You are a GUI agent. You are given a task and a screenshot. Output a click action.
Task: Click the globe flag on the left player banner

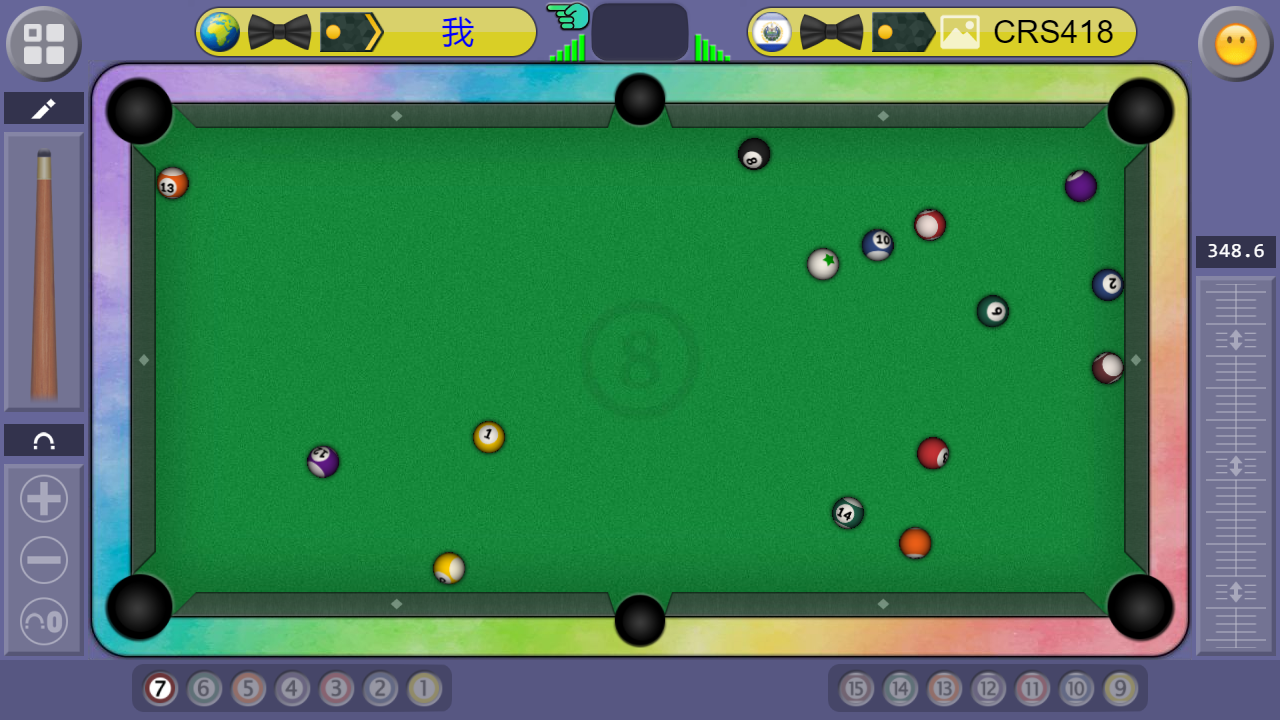218,32
